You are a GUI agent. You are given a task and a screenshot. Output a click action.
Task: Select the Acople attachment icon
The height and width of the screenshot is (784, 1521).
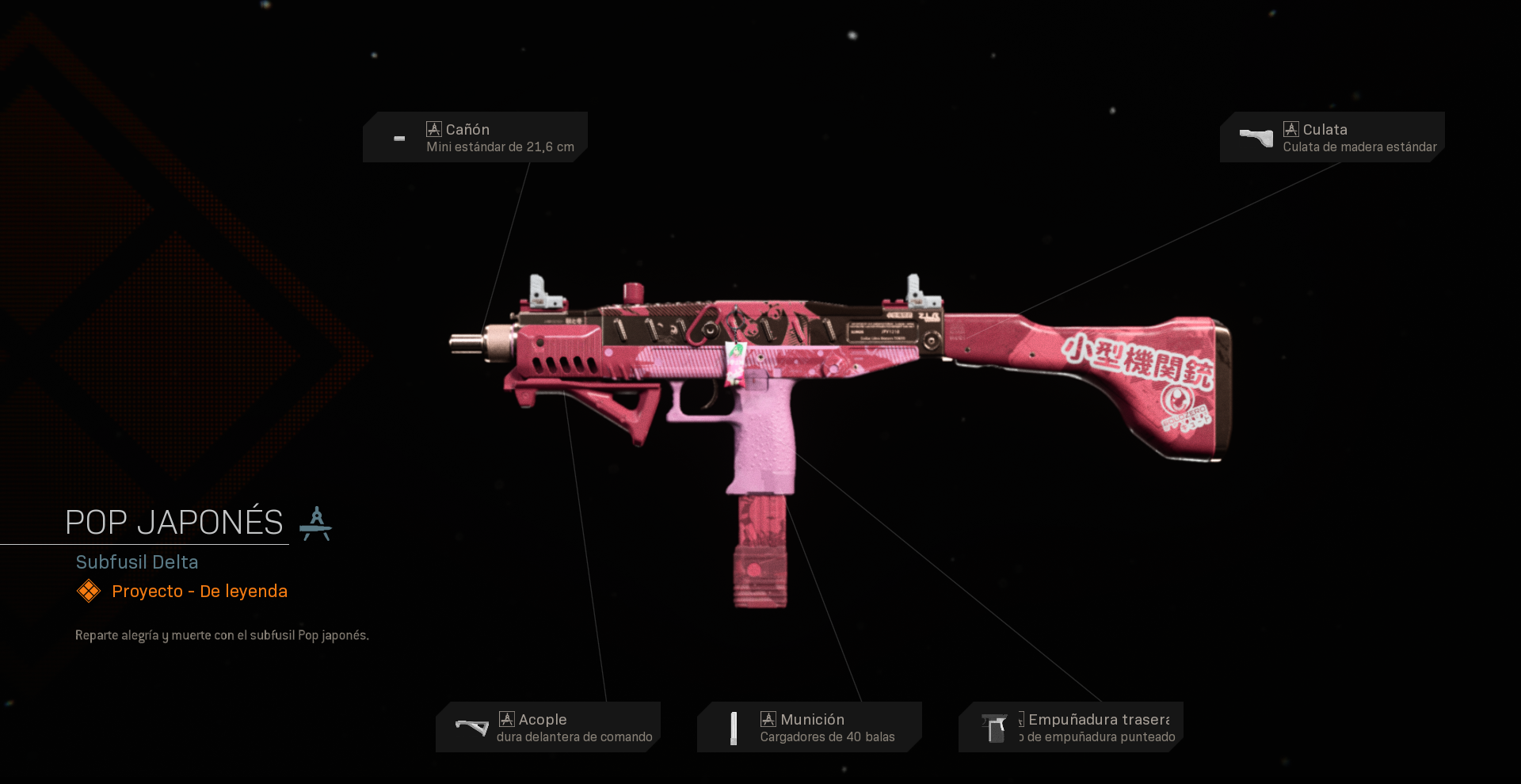point(471,726)
